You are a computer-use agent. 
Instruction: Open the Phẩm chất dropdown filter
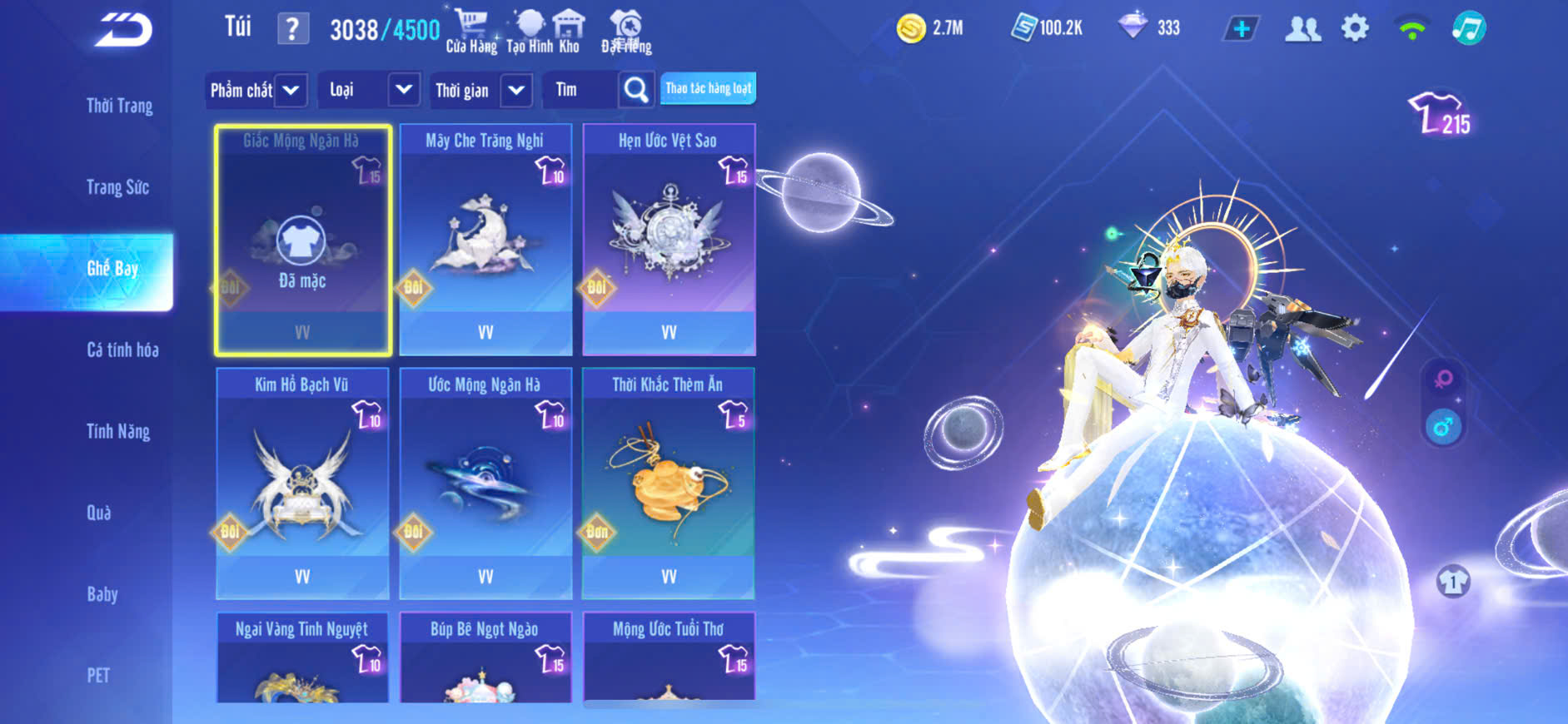click(x=256, y=90)
